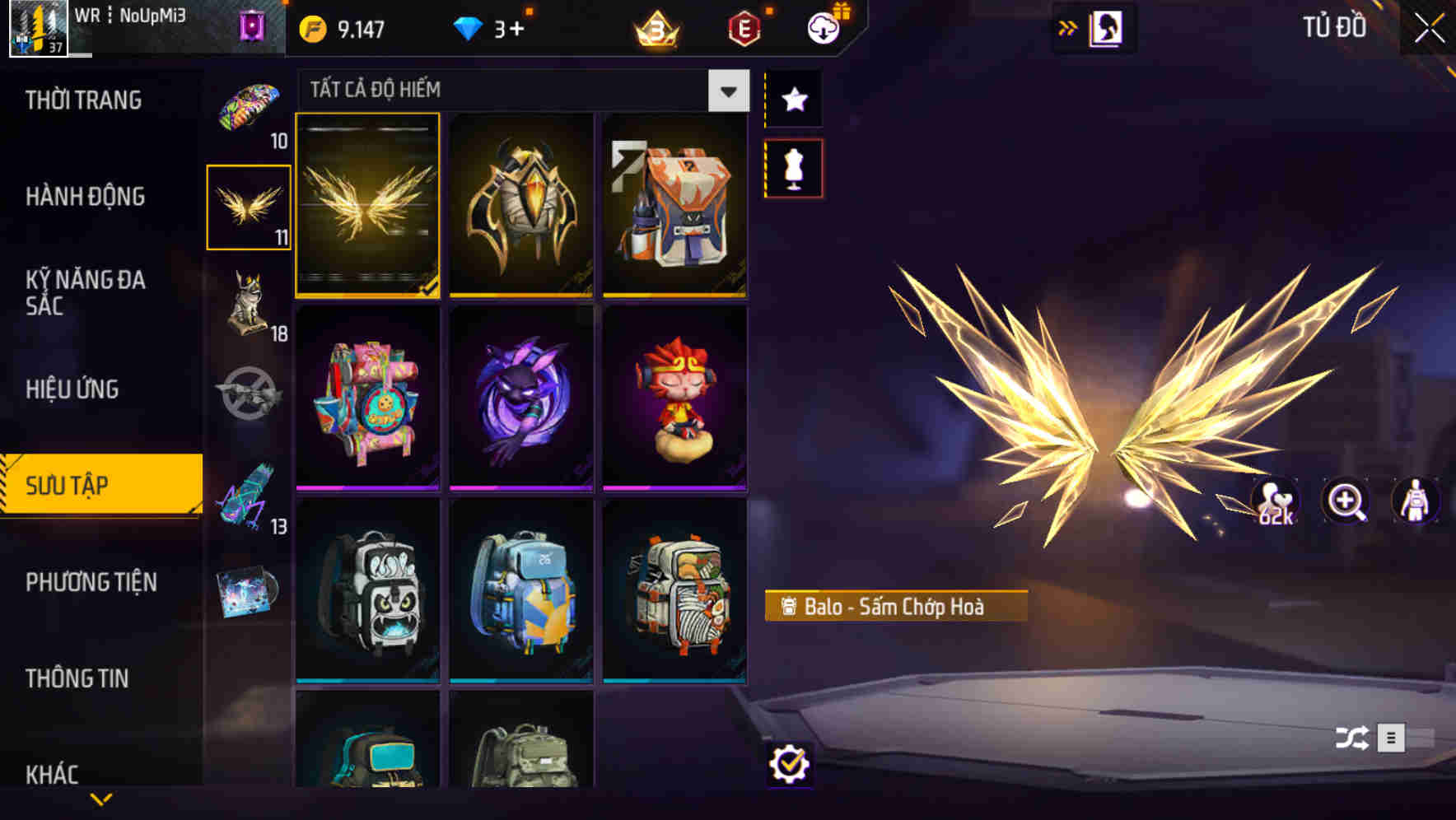This screenshot has height=820, width=1456.
Task: Select the Sấm Chớp Hoà backpack thumbnail
Action: [368, 206]
